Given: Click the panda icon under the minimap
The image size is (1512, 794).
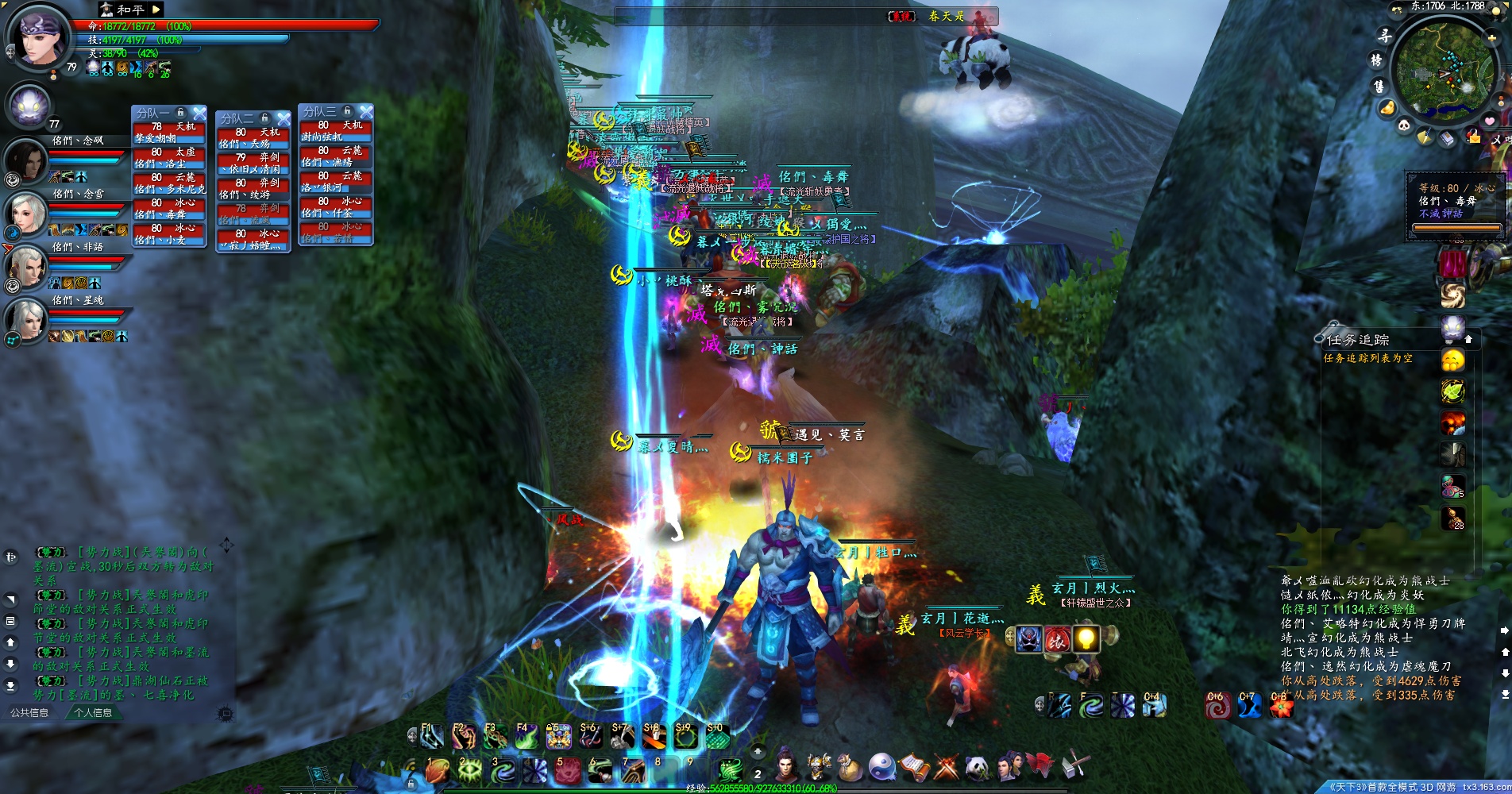Looking at the screenshot, I should pos(1403,125).
